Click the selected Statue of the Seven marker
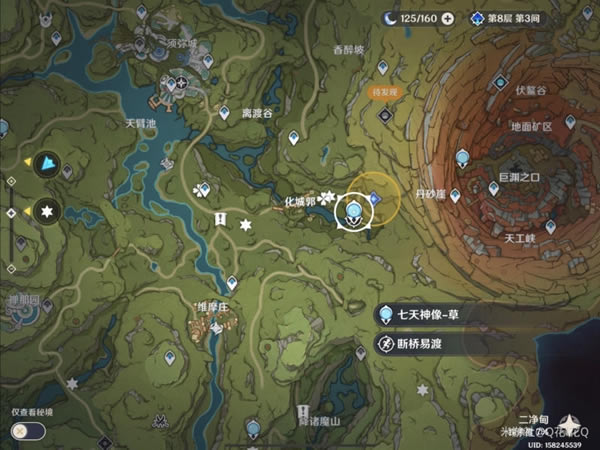The height and width of the screenshot is (450, 600). (x=354, y=209)
